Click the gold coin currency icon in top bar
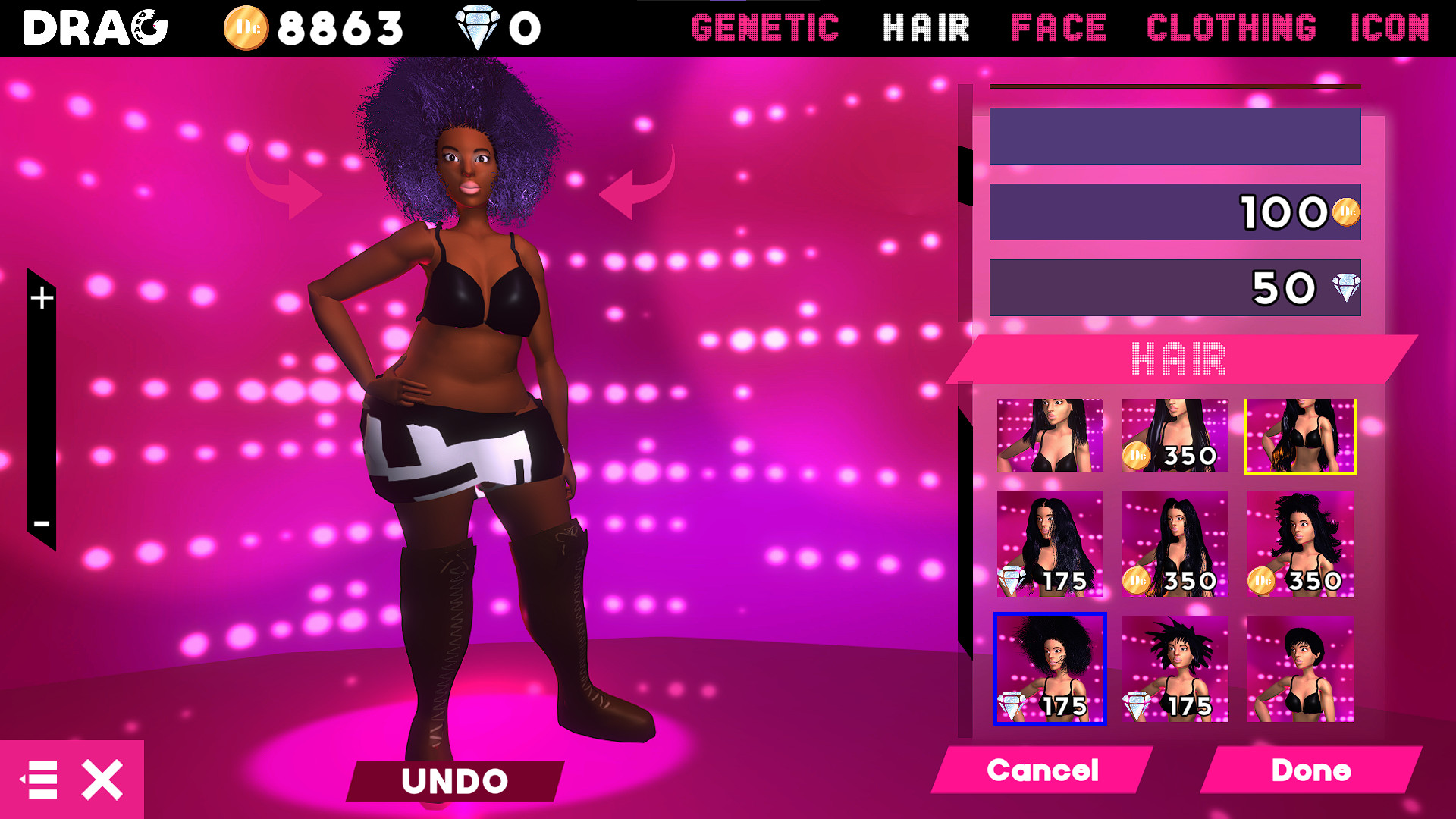 tap(246, 28)
